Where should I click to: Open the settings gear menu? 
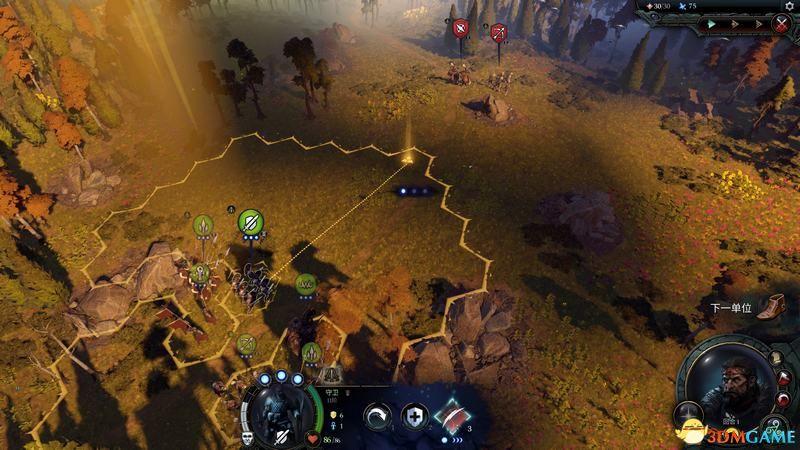(x=788, y=6)
